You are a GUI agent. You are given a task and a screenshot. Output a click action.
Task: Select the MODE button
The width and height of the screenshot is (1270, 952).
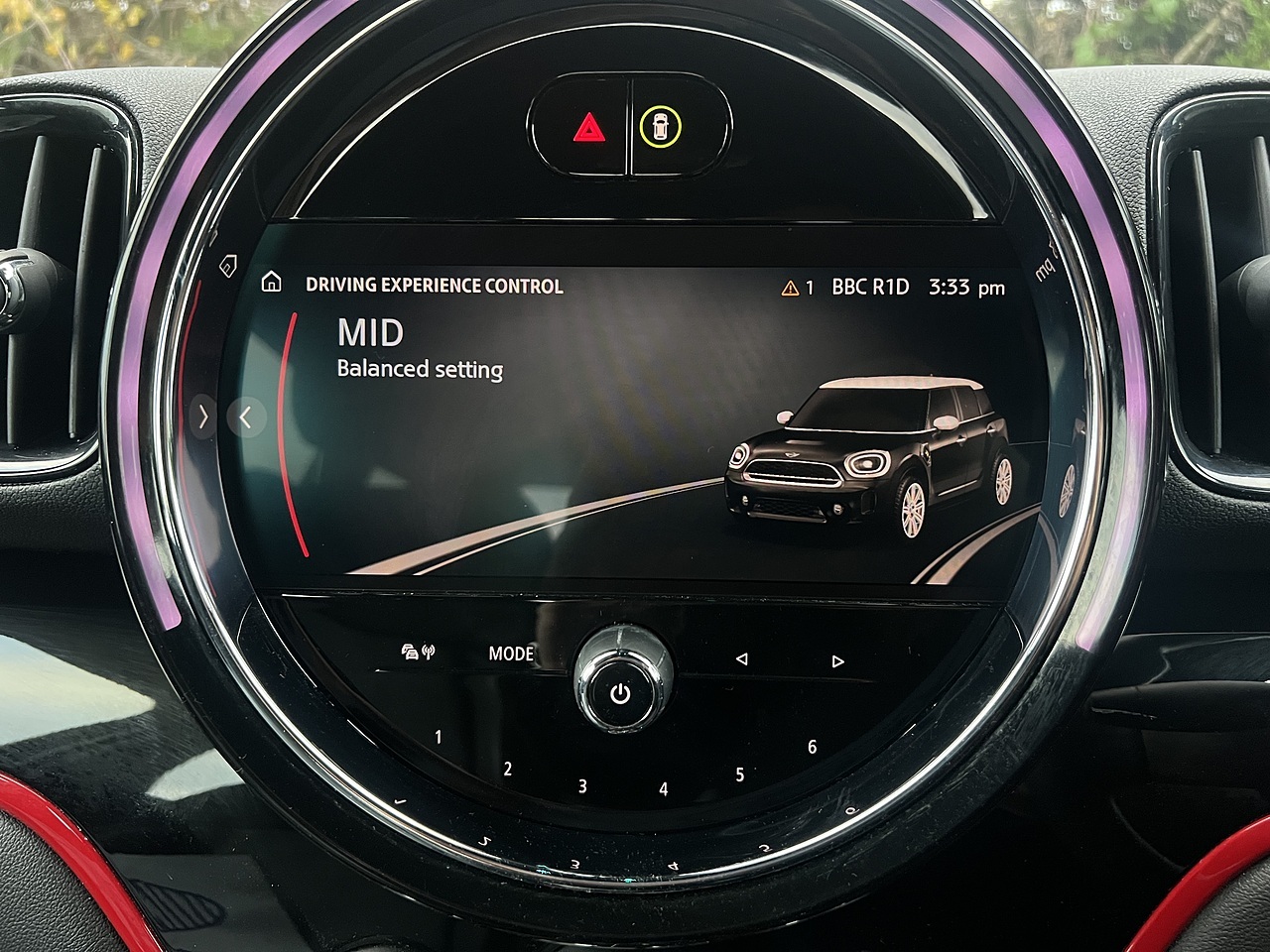tap(511, 654)
